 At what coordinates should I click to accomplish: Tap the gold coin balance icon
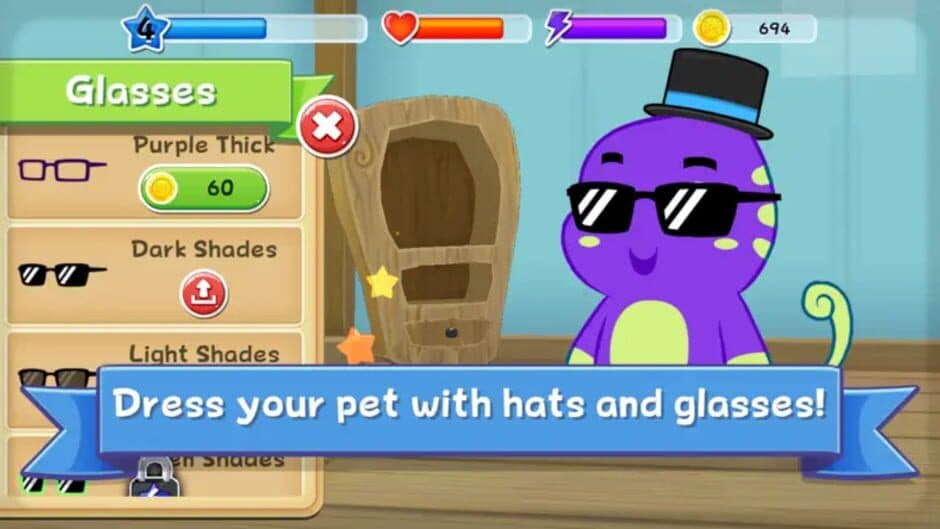(x=712, y=27)
